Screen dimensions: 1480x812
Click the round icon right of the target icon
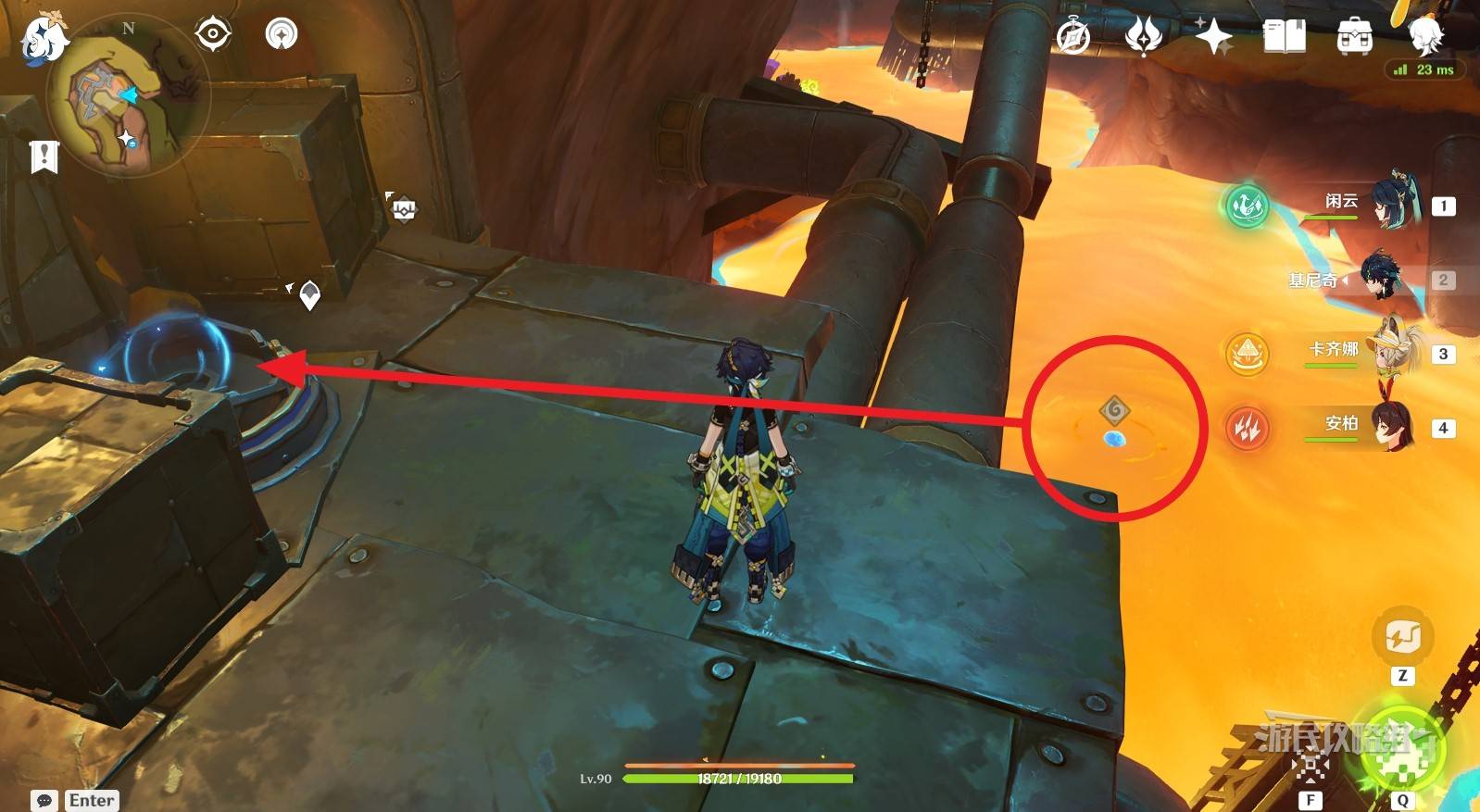point(282,35)
